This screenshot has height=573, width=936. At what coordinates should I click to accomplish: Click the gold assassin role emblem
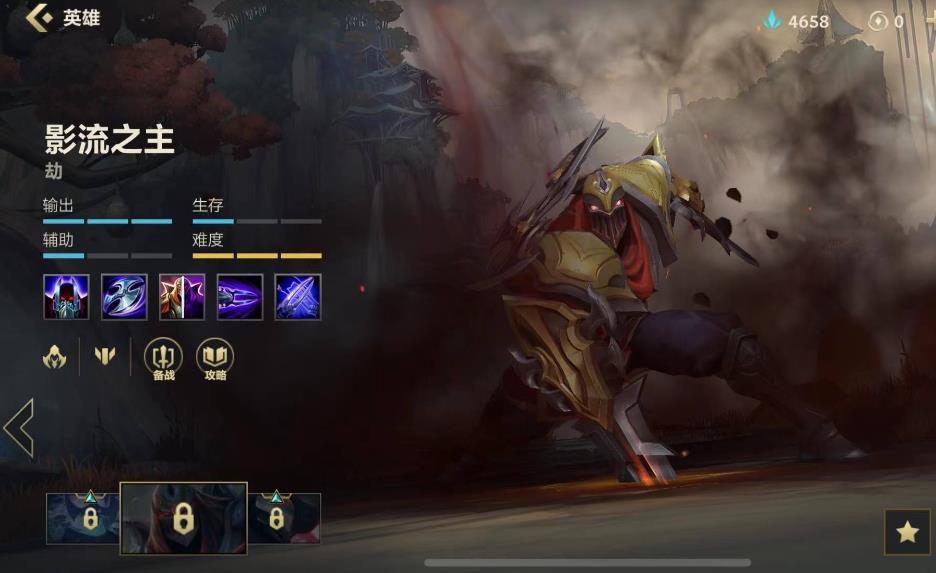55,356
